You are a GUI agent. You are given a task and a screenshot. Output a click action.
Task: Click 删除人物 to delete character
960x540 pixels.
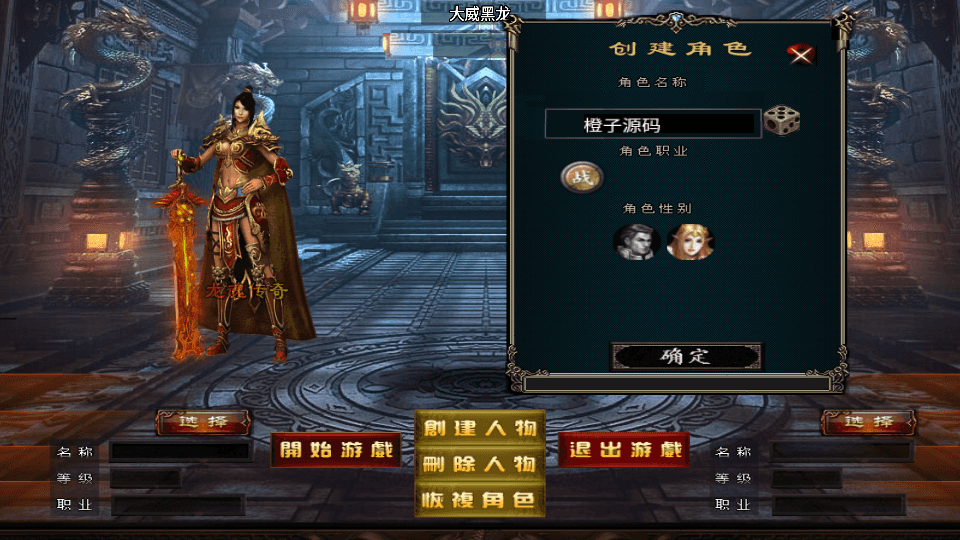(x=480, y=464)
